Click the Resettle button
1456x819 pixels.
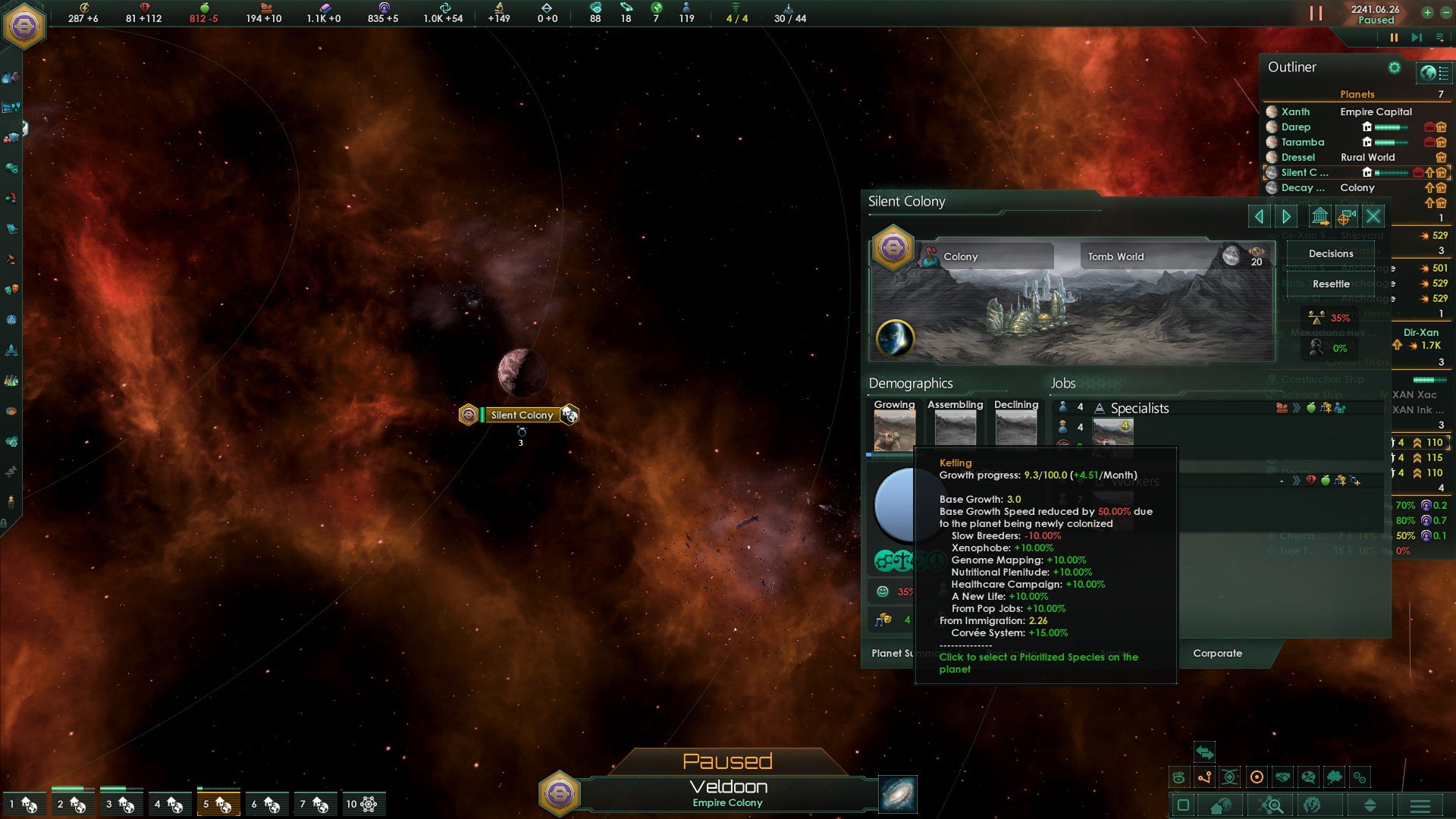click(x=1331, y=284)
